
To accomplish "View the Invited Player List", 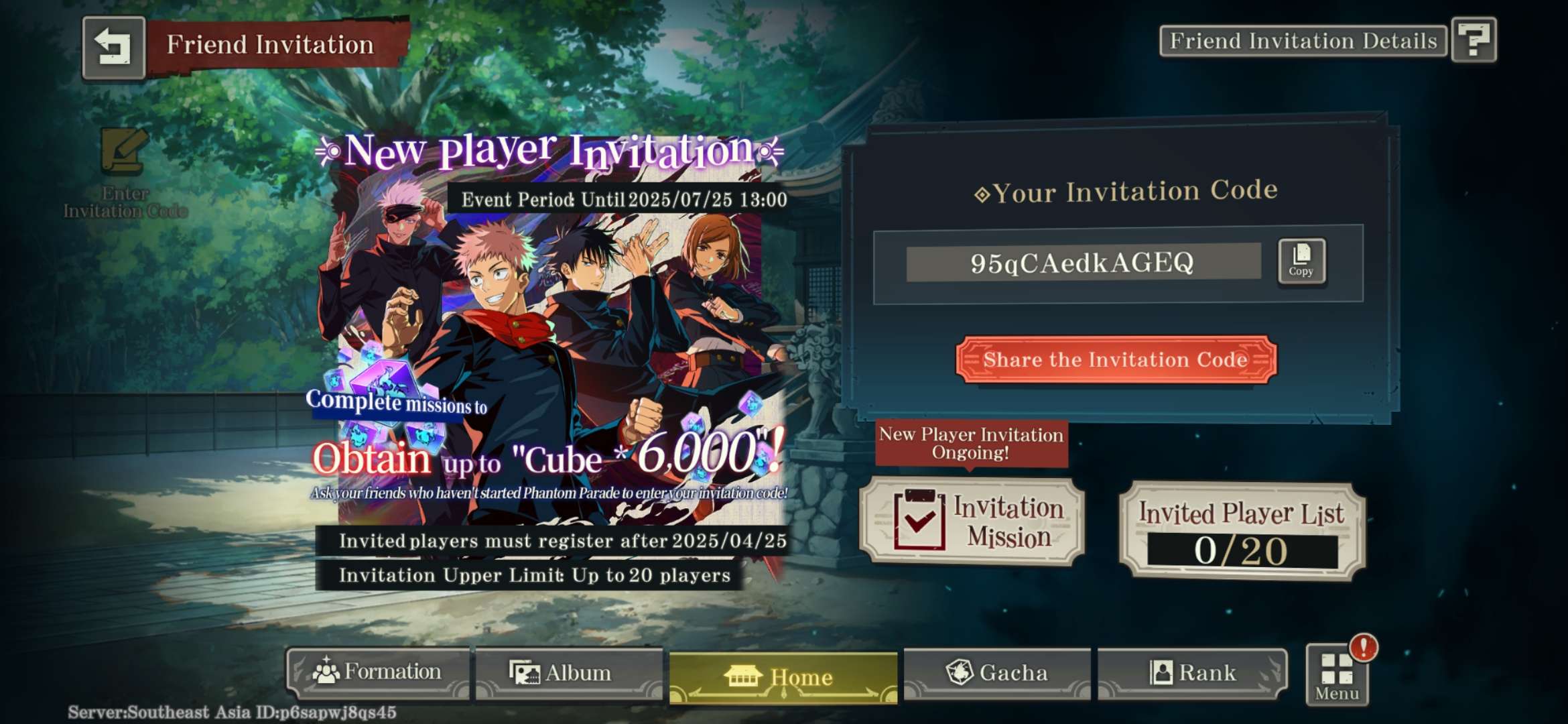I will (x=1242, y=530).
